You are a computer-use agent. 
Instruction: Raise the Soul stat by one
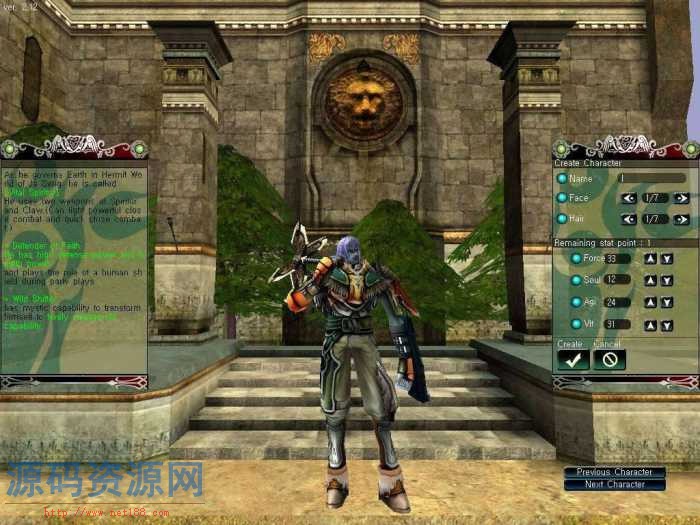(649, 280)
